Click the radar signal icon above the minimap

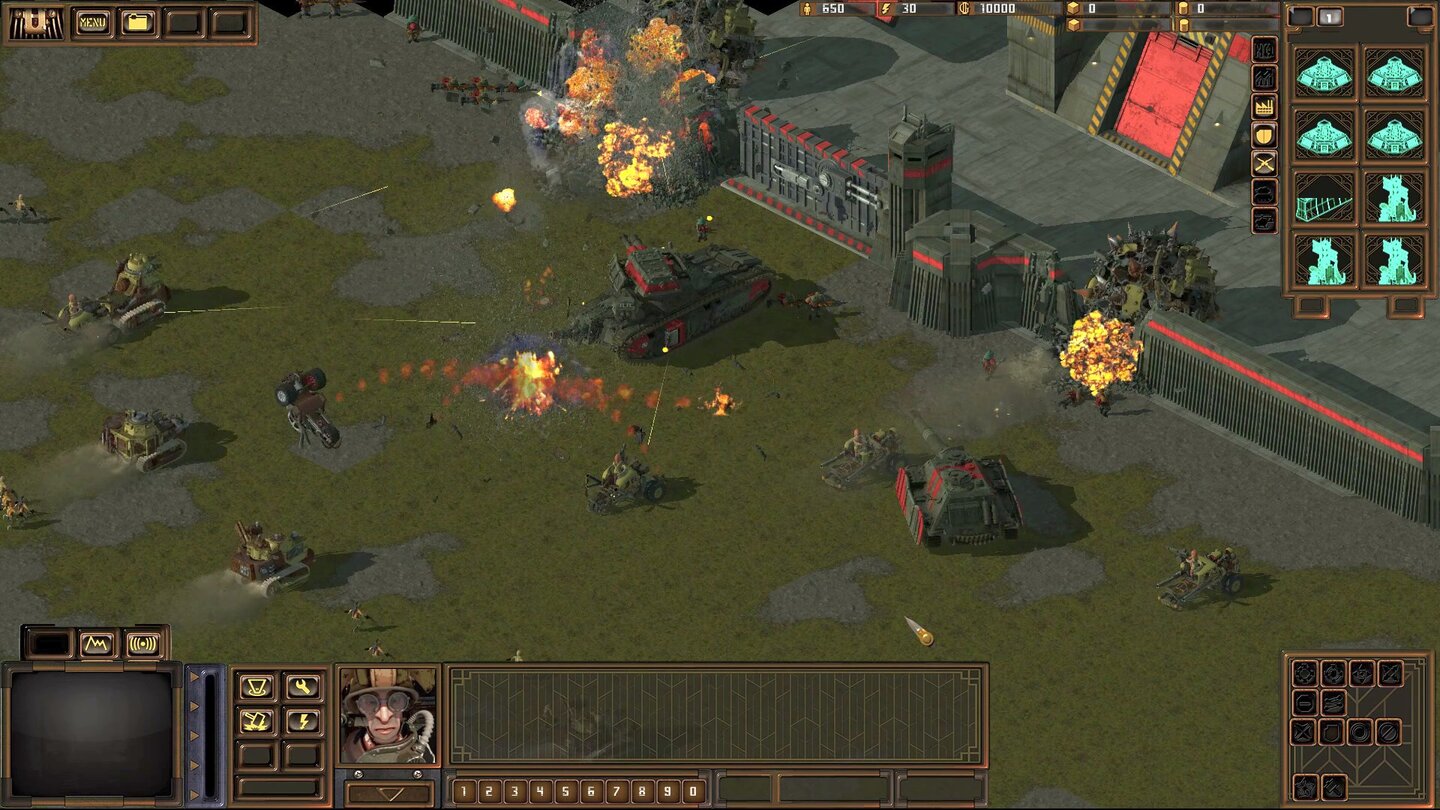pyautogui.click(x=142, y=643)
